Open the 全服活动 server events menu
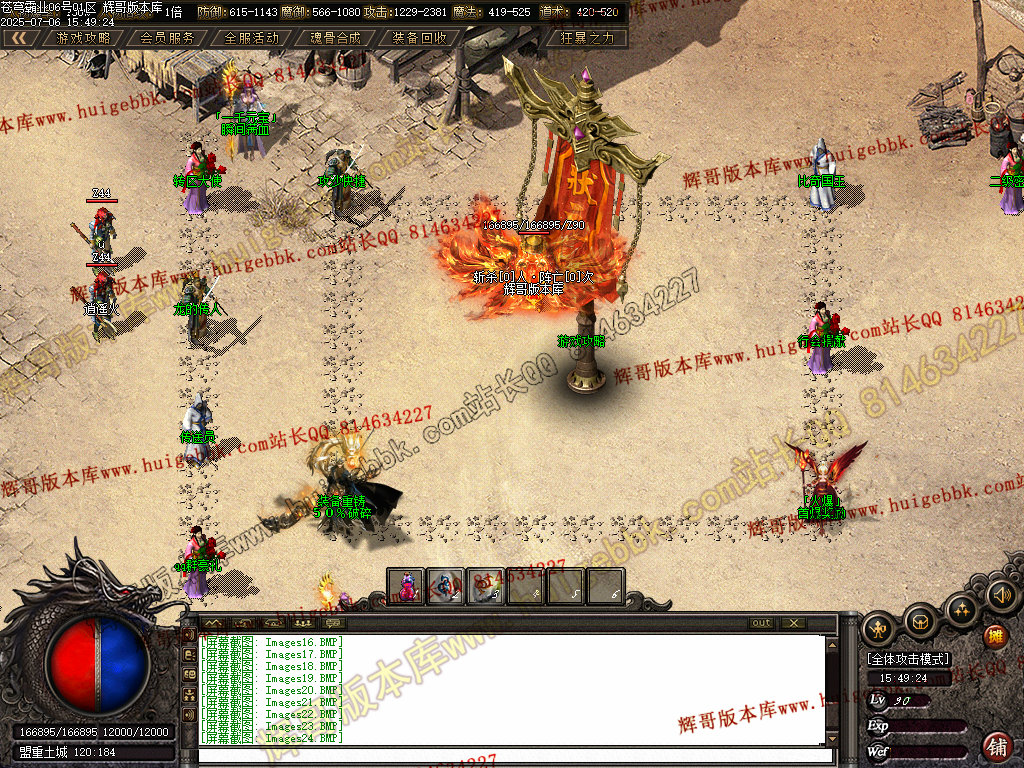Image resolution: width=1024 pixels, height=768 pixels. click(251, 38)
